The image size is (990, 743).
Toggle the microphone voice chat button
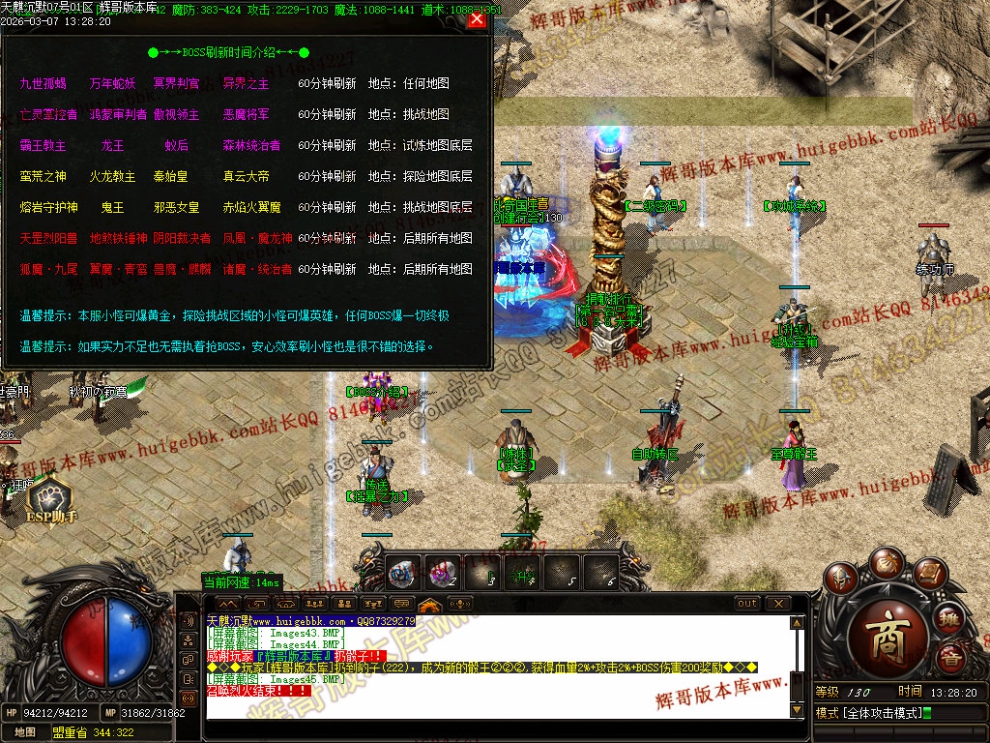460,604
